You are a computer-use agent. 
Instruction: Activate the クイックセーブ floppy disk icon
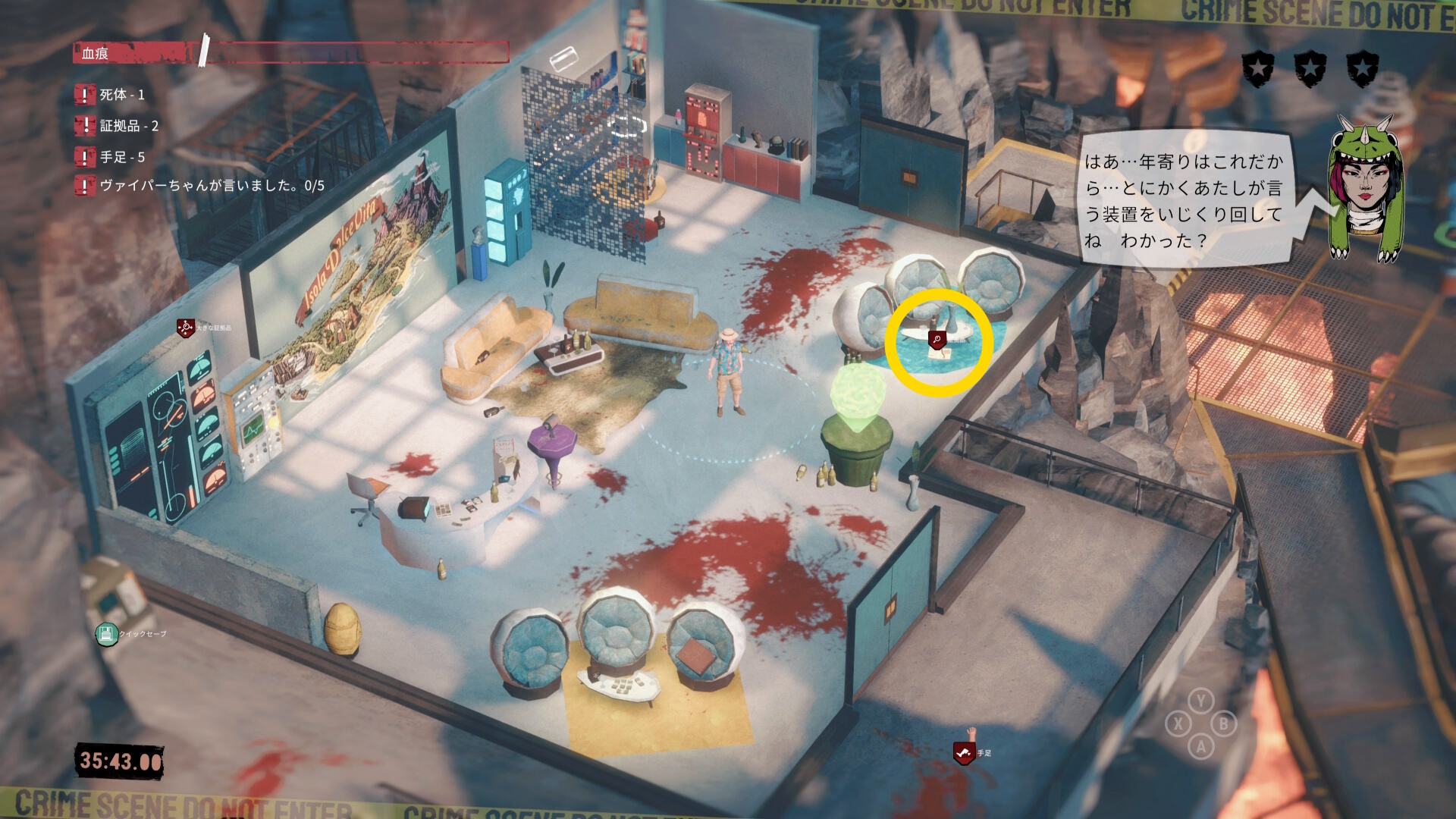[x=106, y=634]
